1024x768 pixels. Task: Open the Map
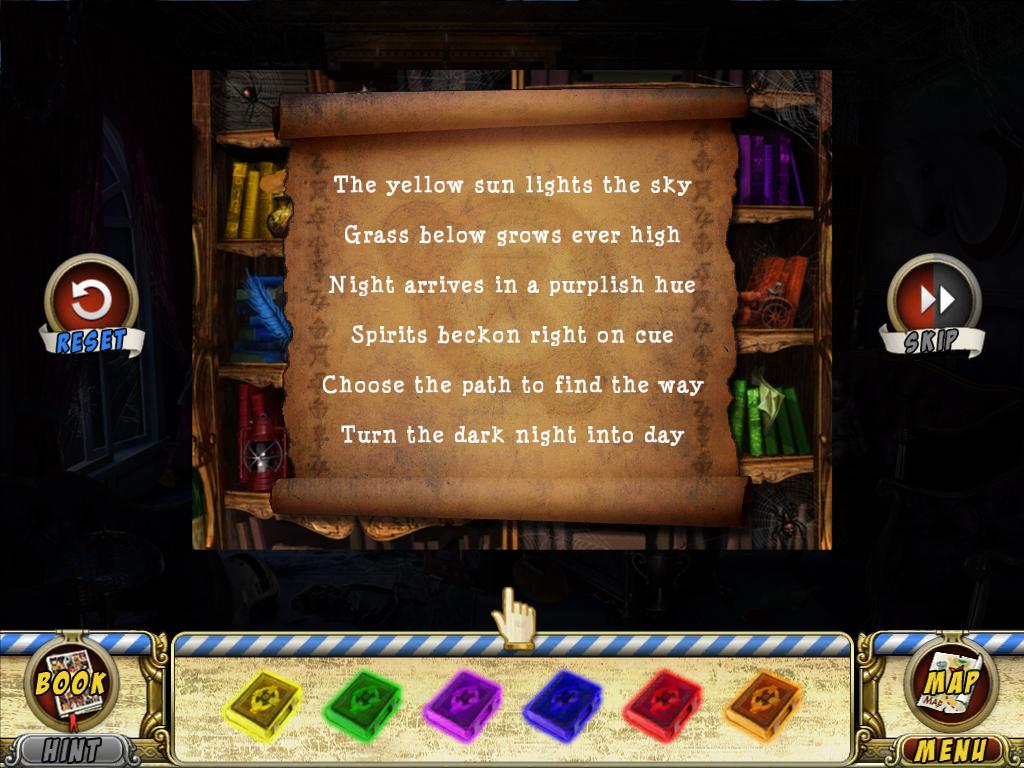click(x=951, y=683)
